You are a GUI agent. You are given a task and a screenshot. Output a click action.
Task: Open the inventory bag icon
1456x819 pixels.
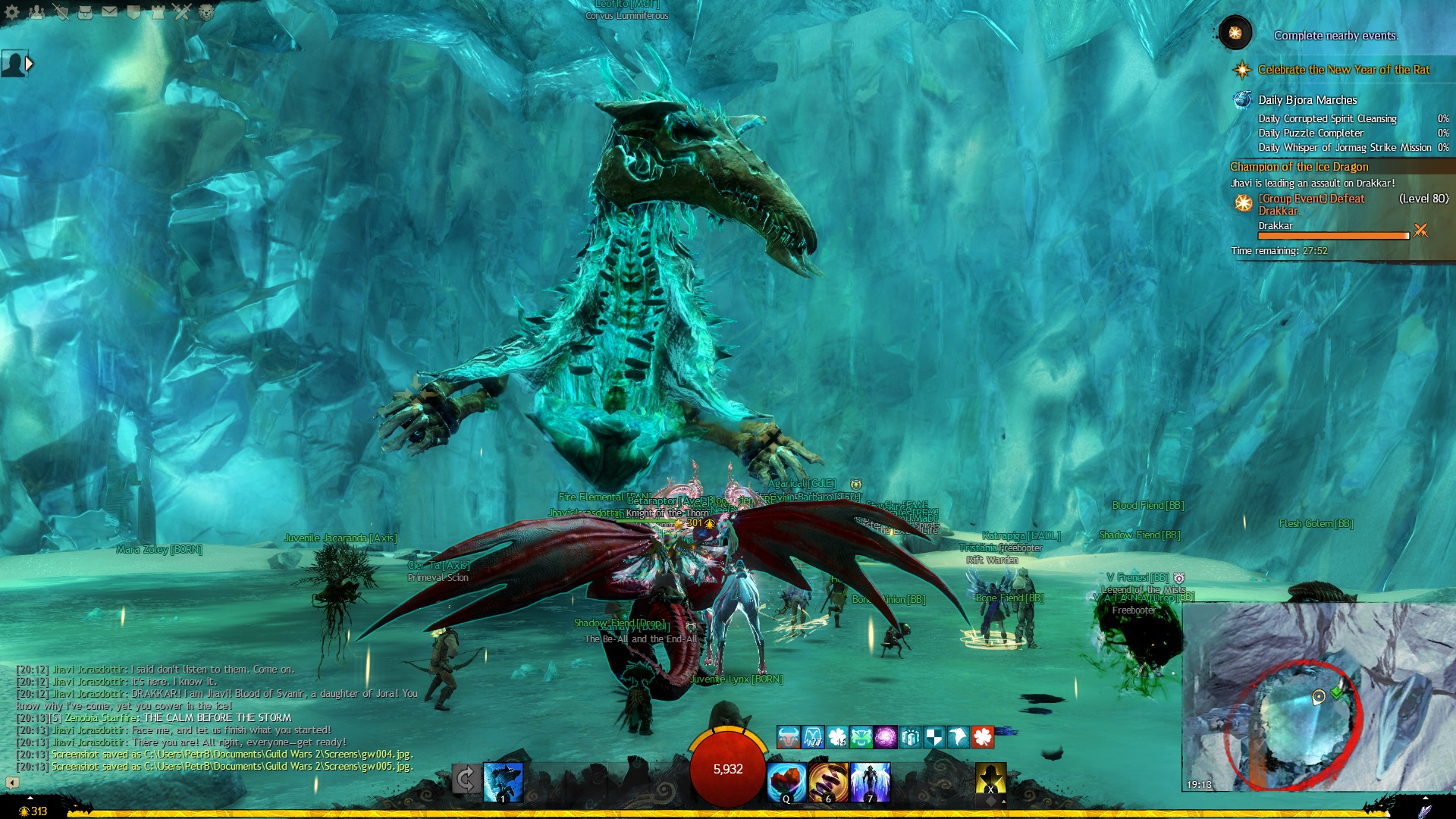(86, 12)
